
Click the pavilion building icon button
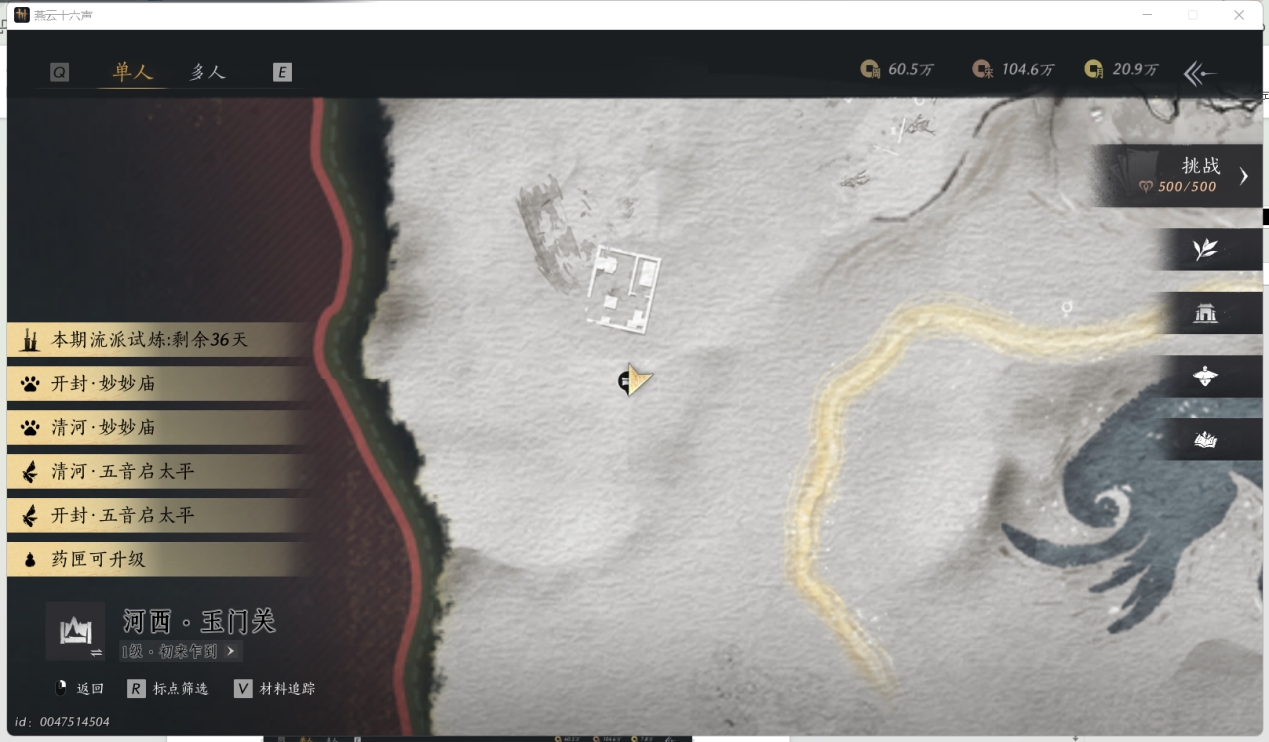click(x=1205, y=313)
